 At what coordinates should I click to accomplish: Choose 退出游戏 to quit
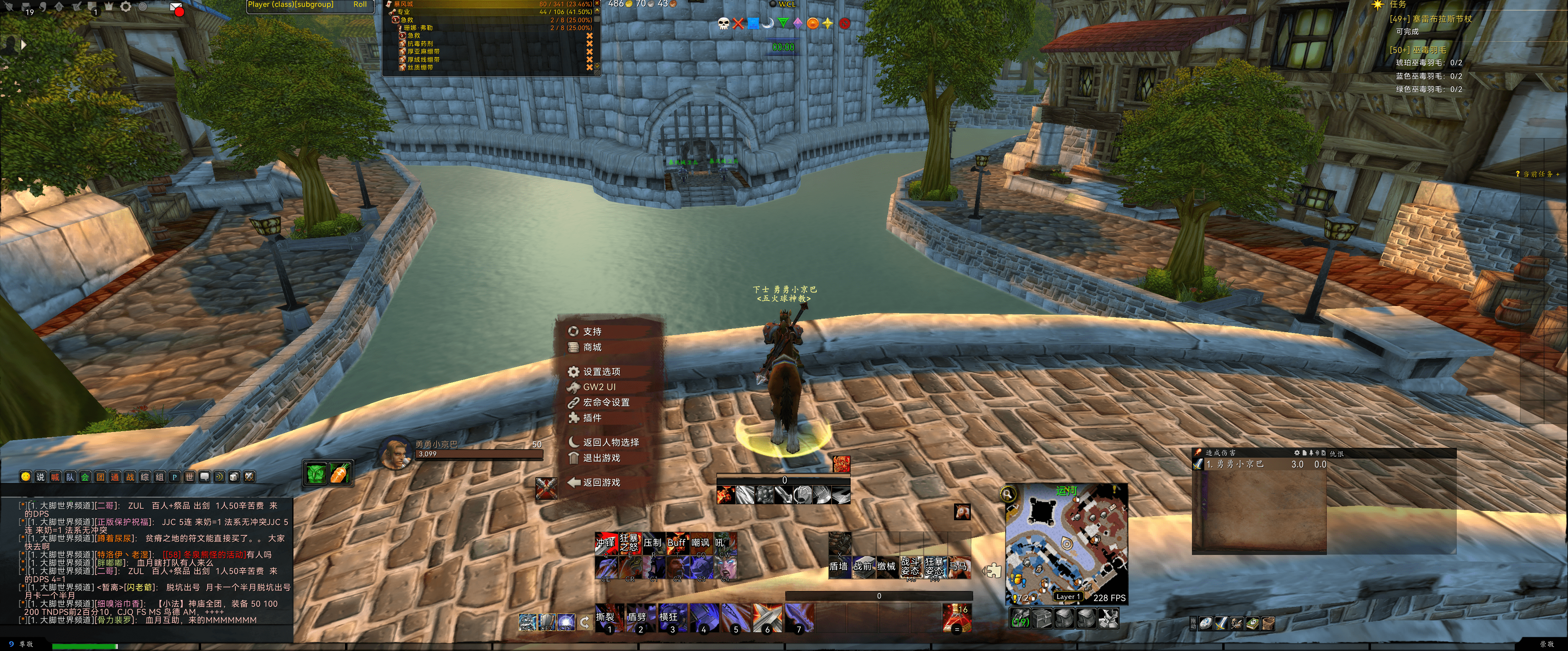pyautogui.click(x=601, y=458)
